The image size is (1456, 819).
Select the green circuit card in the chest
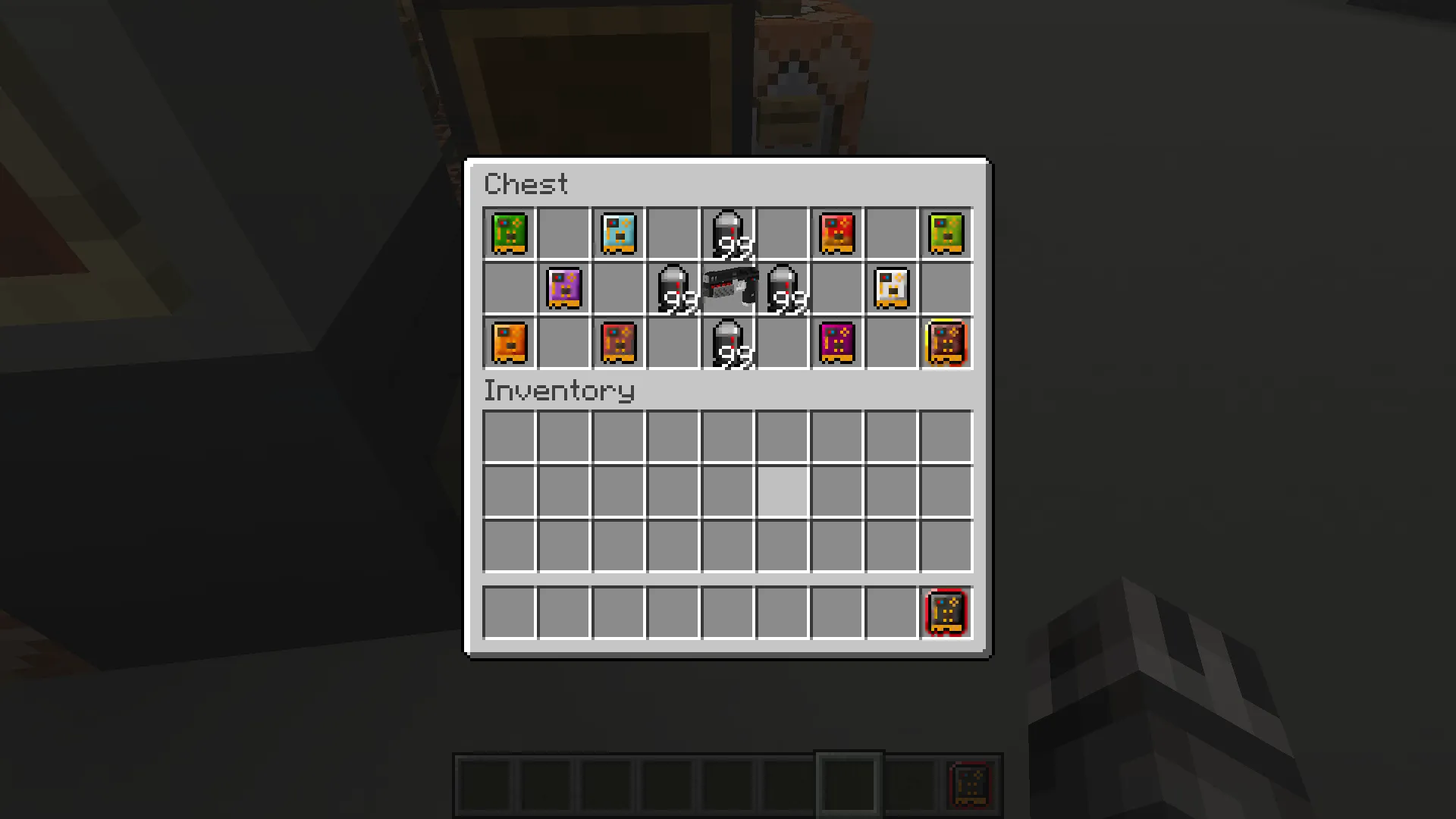point(508,233)
